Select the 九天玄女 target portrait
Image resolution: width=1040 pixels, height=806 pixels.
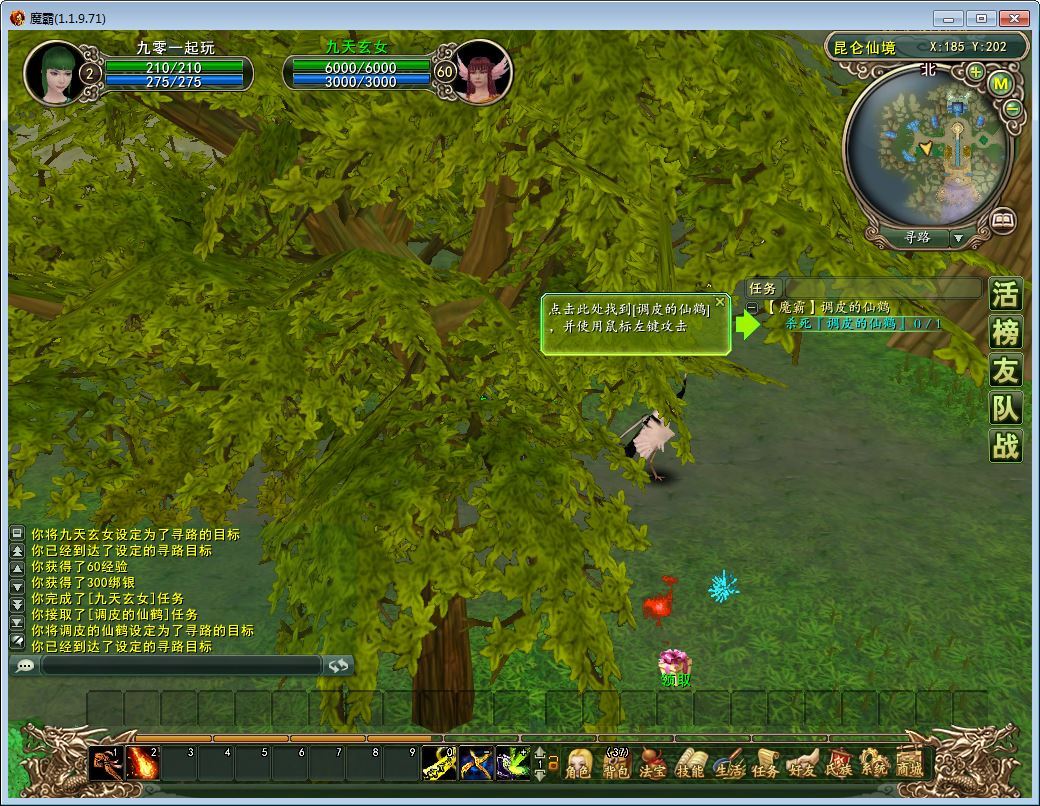tap(483, 72)
